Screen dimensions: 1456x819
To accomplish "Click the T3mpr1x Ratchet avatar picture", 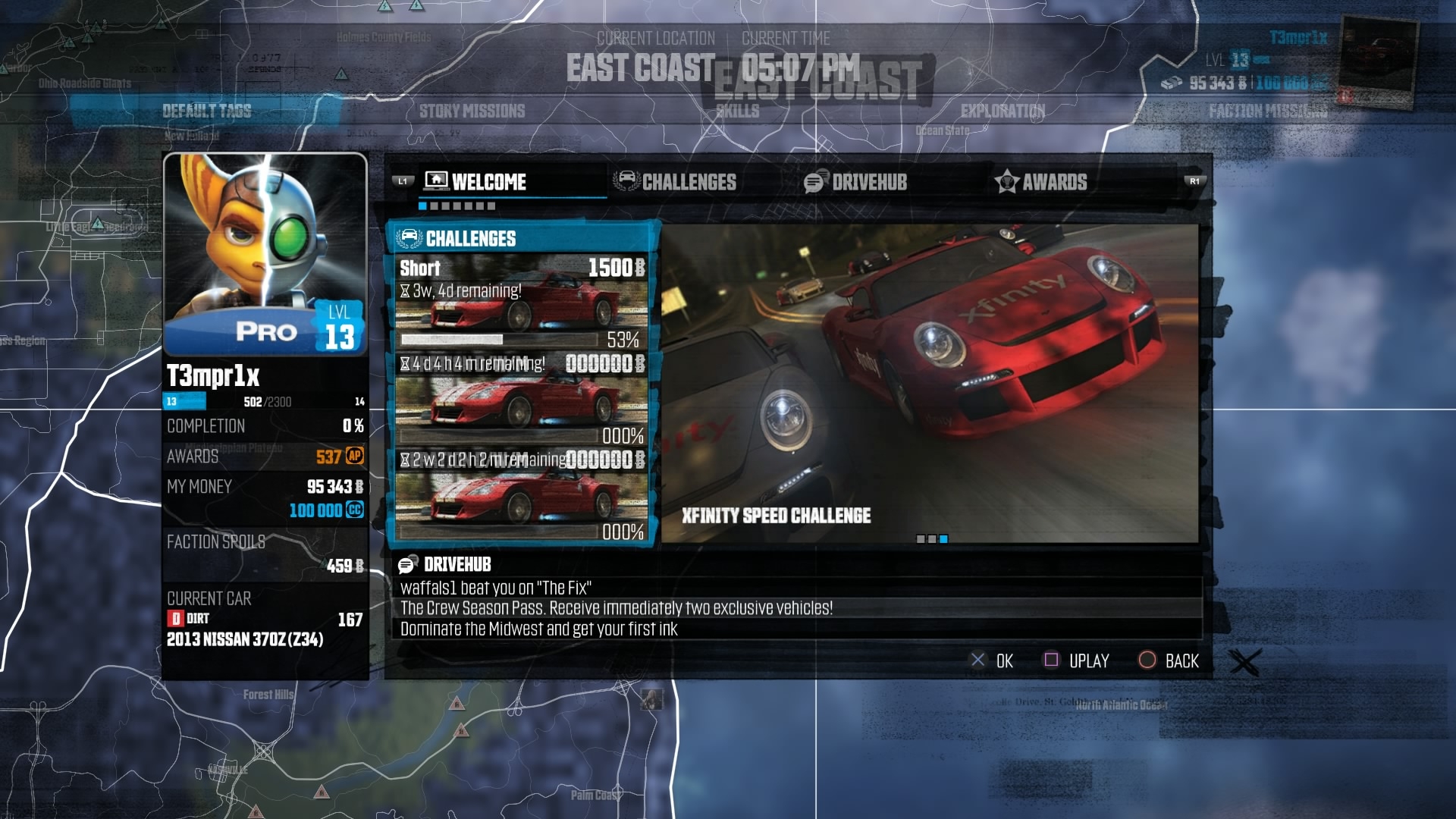I will tap(265, 254).
